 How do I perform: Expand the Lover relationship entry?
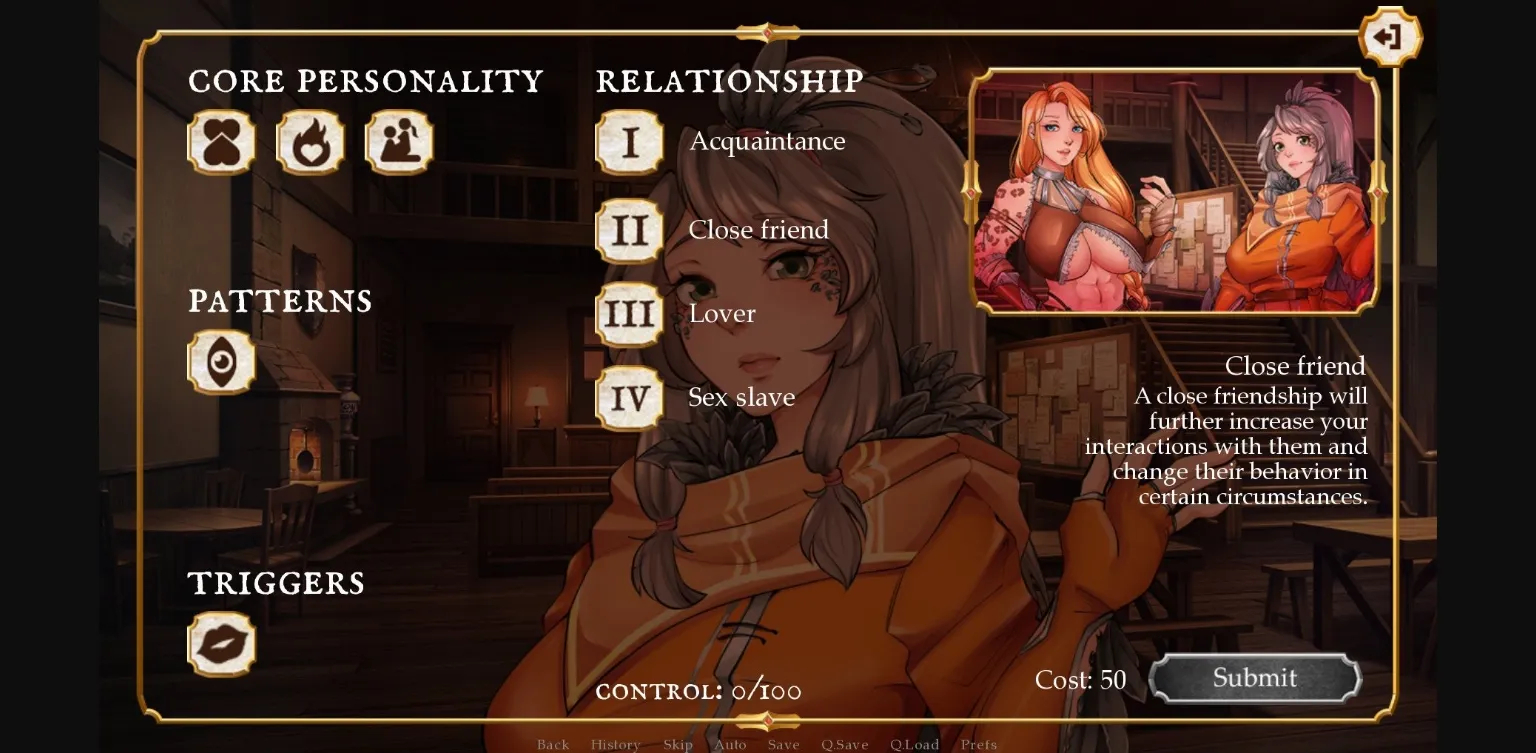[x=722, y=313]
